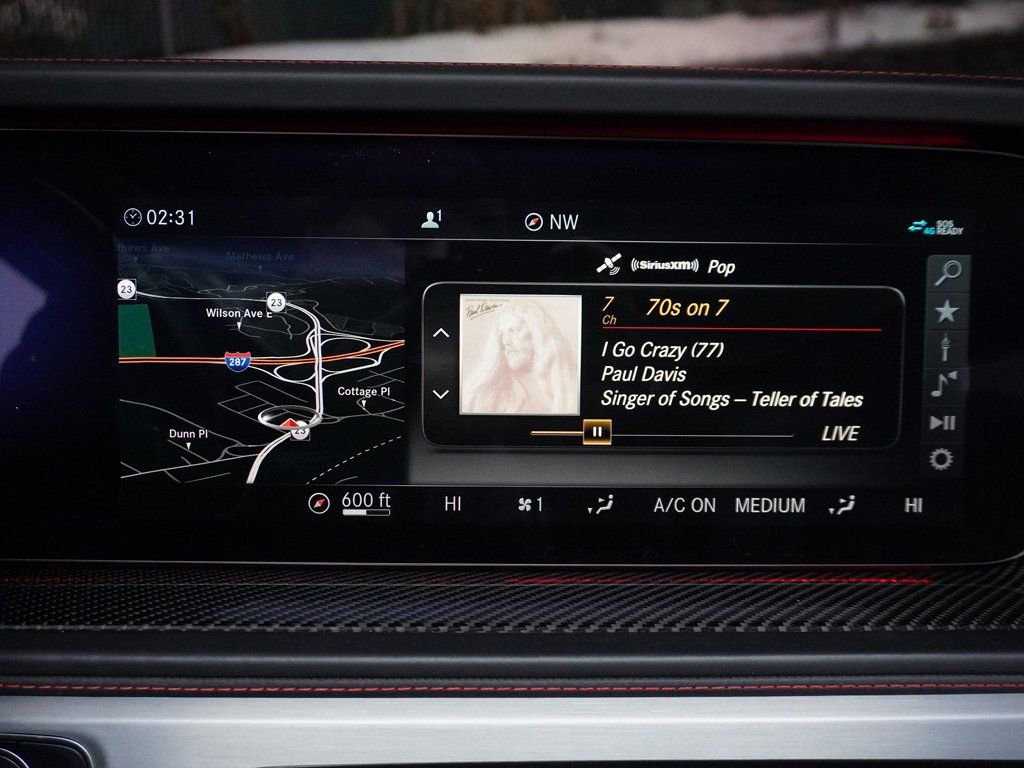Pause the SiriusXM playback

click(596, 433)
